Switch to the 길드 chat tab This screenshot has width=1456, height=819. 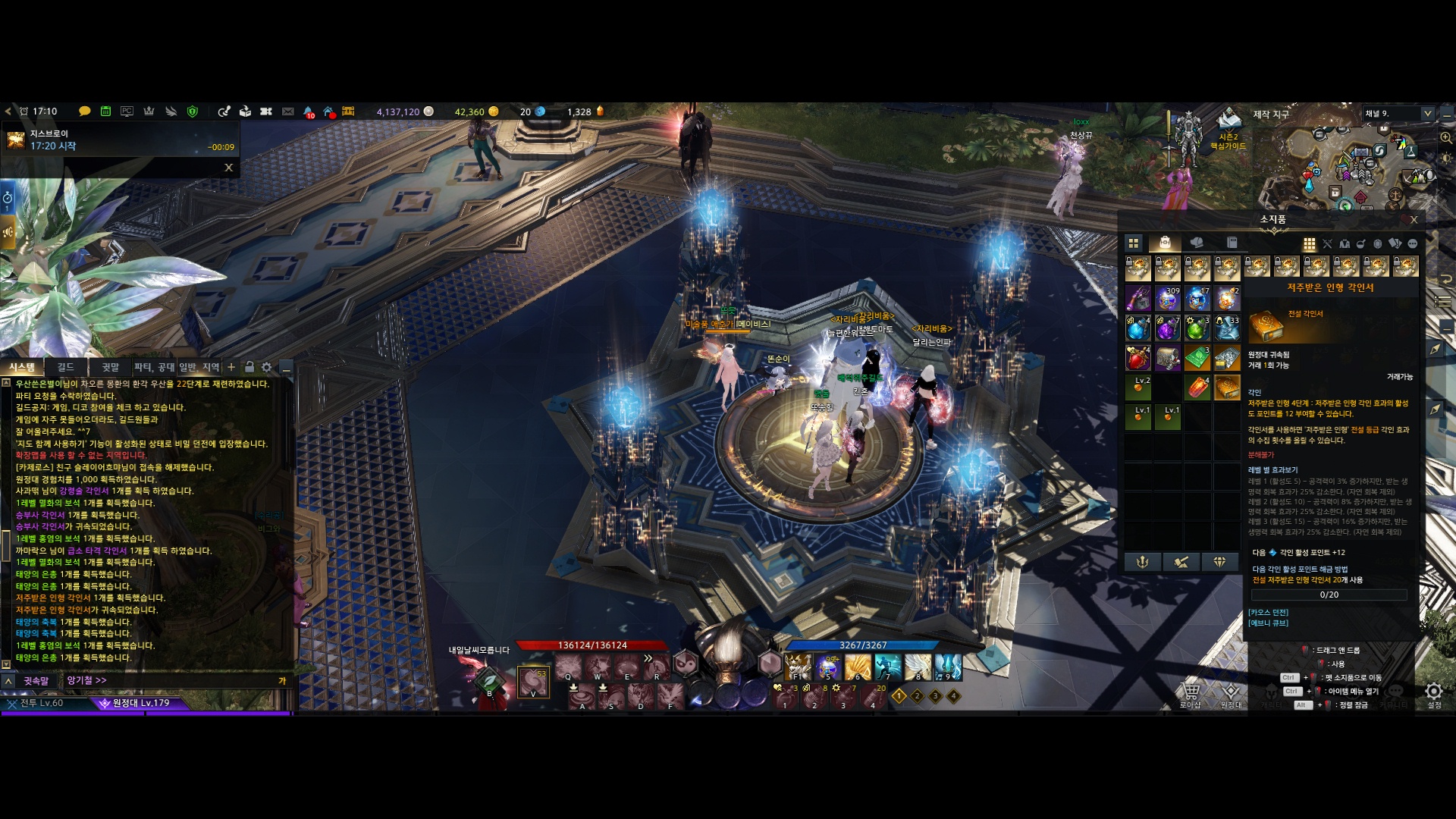66,367
